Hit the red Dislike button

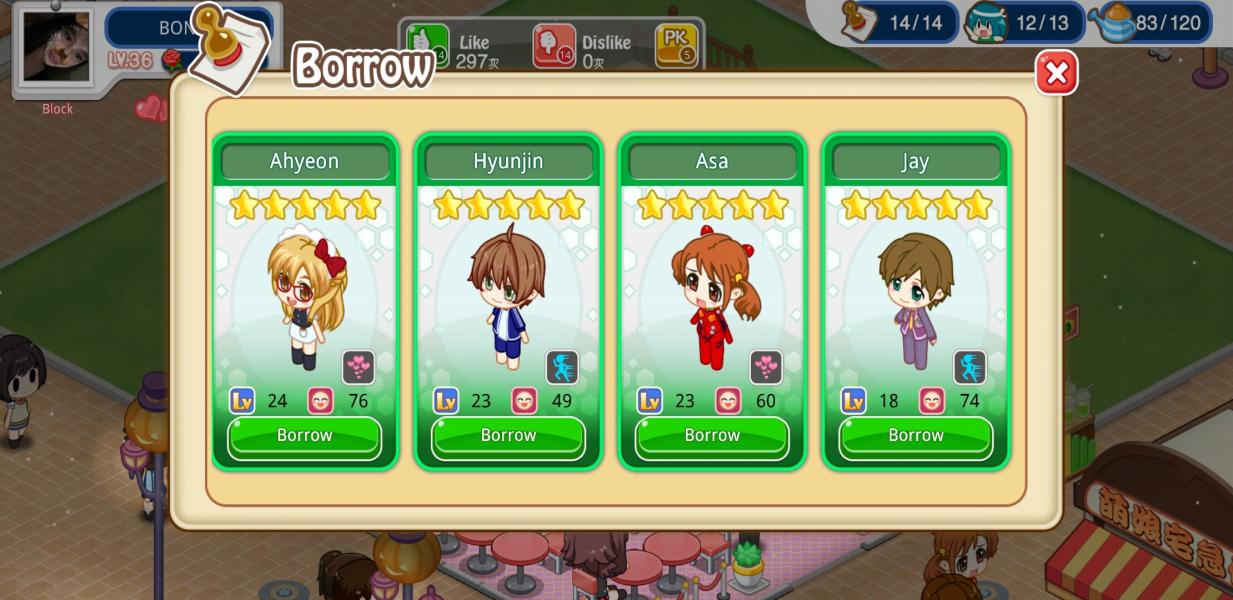[x=553, y=45]
